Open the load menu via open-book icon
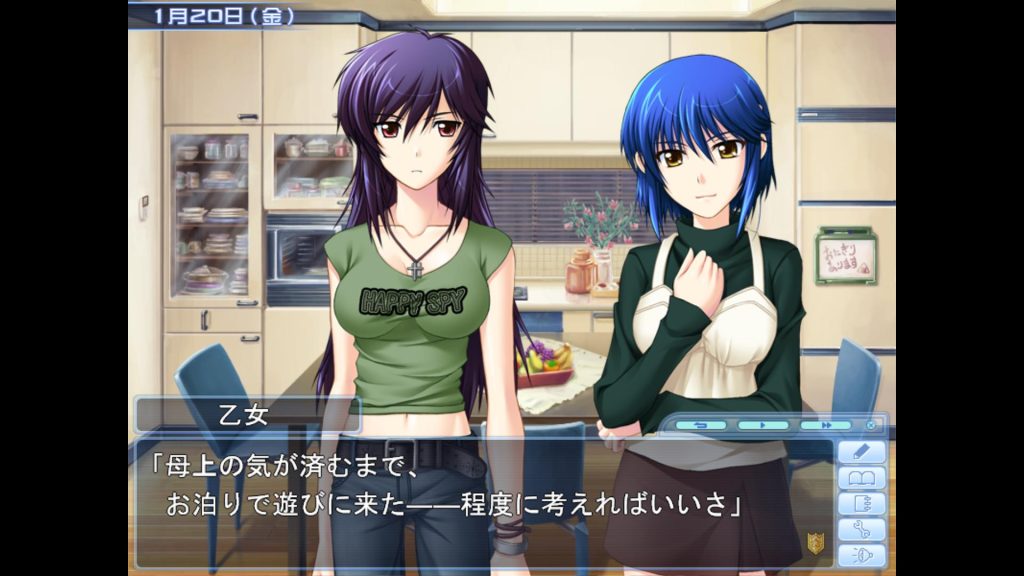This screenshot has height=576, width=1024. click(x=861, y=478)
